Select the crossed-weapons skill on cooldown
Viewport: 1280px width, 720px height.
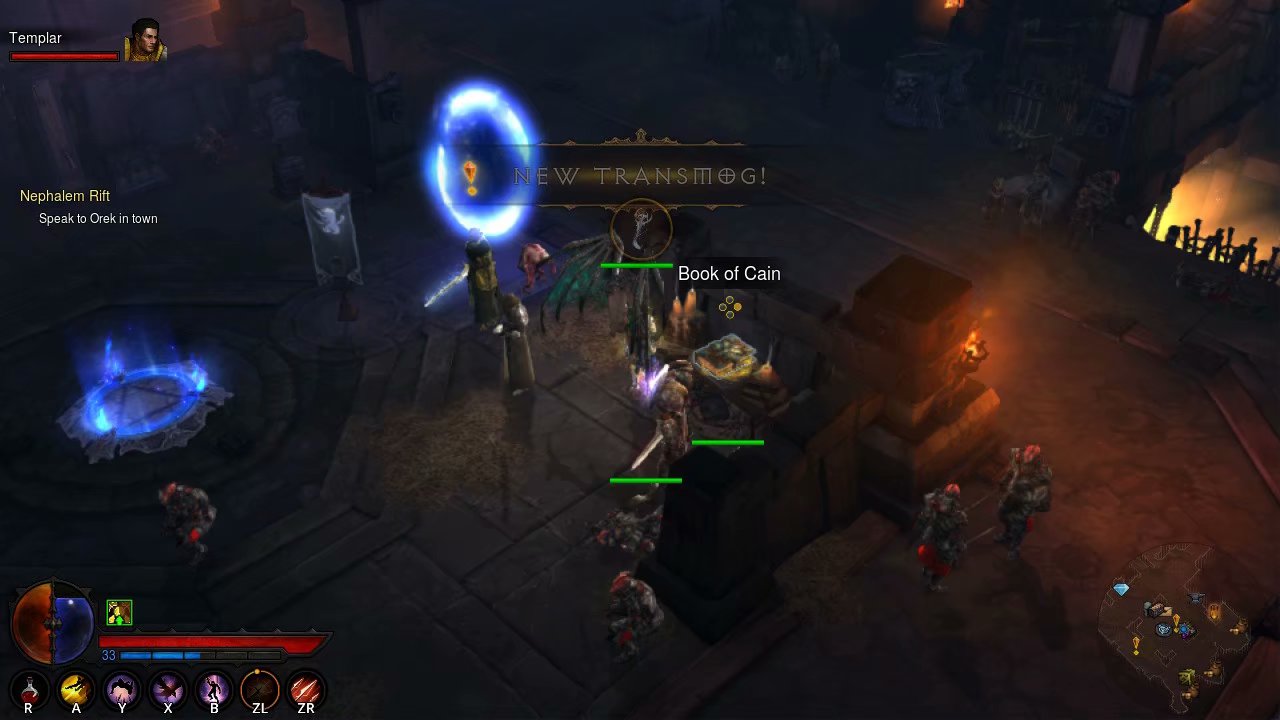[259, 689]
